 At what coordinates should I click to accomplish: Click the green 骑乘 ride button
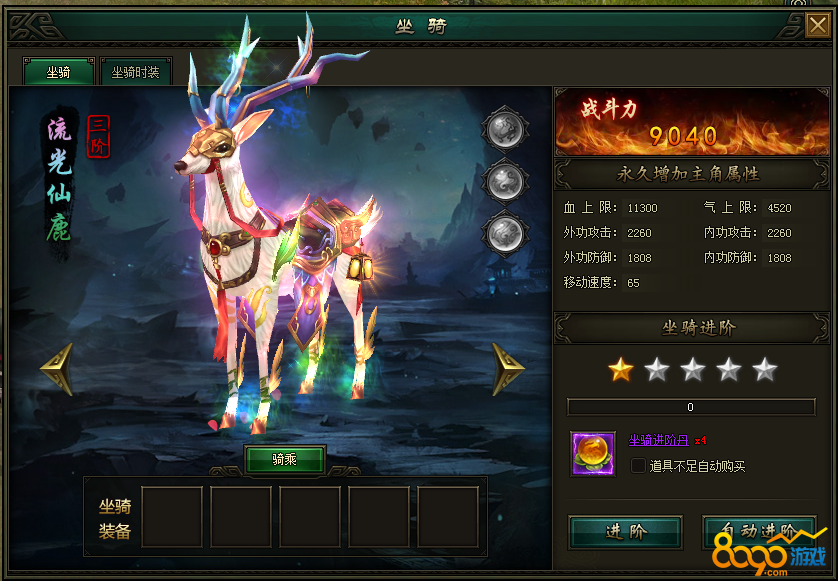(285, 460)
